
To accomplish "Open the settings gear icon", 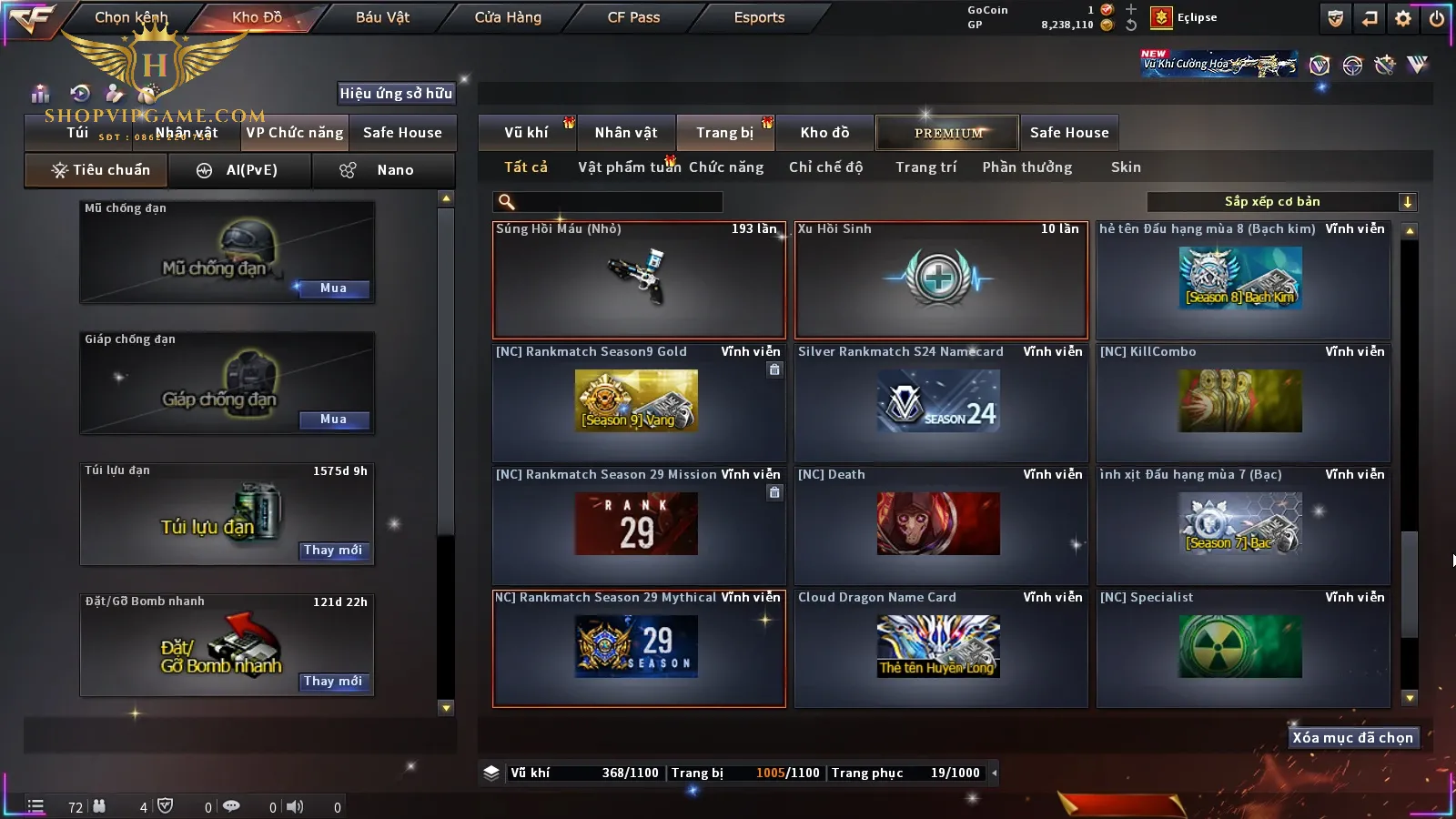I will click(1403, 18).
